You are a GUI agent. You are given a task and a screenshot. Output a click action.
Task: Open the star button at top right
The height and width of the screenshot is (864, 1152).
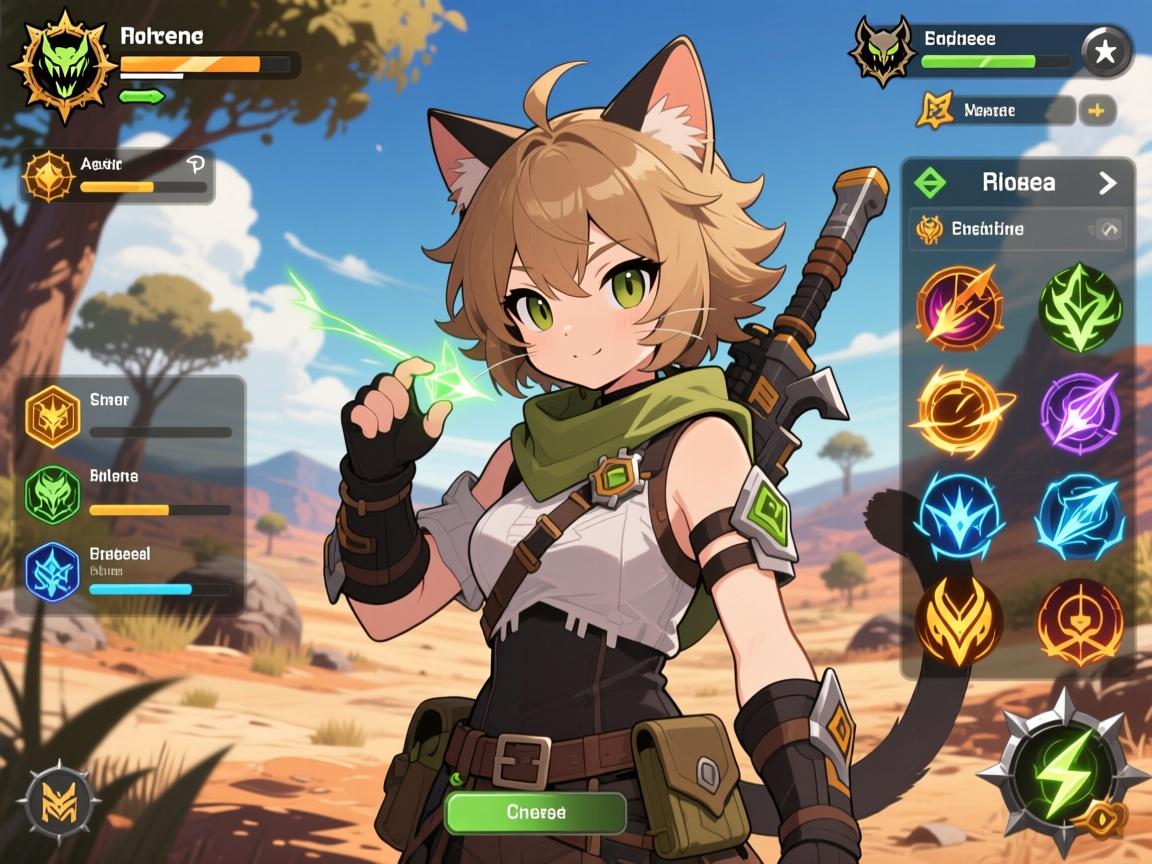click(1106, 52)
